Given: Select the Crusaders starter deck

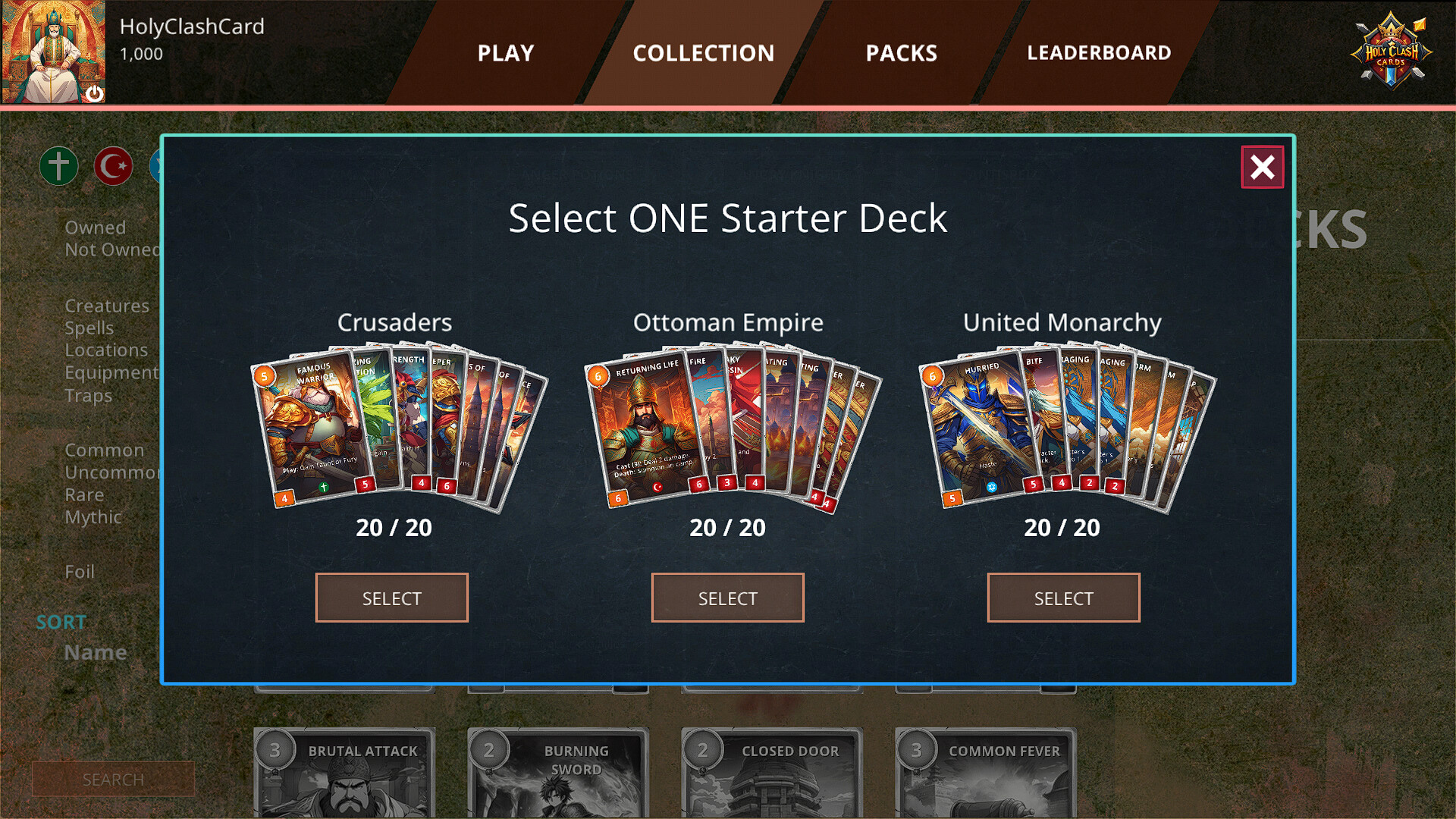Looking at the screenshot, I should point(391,598).
